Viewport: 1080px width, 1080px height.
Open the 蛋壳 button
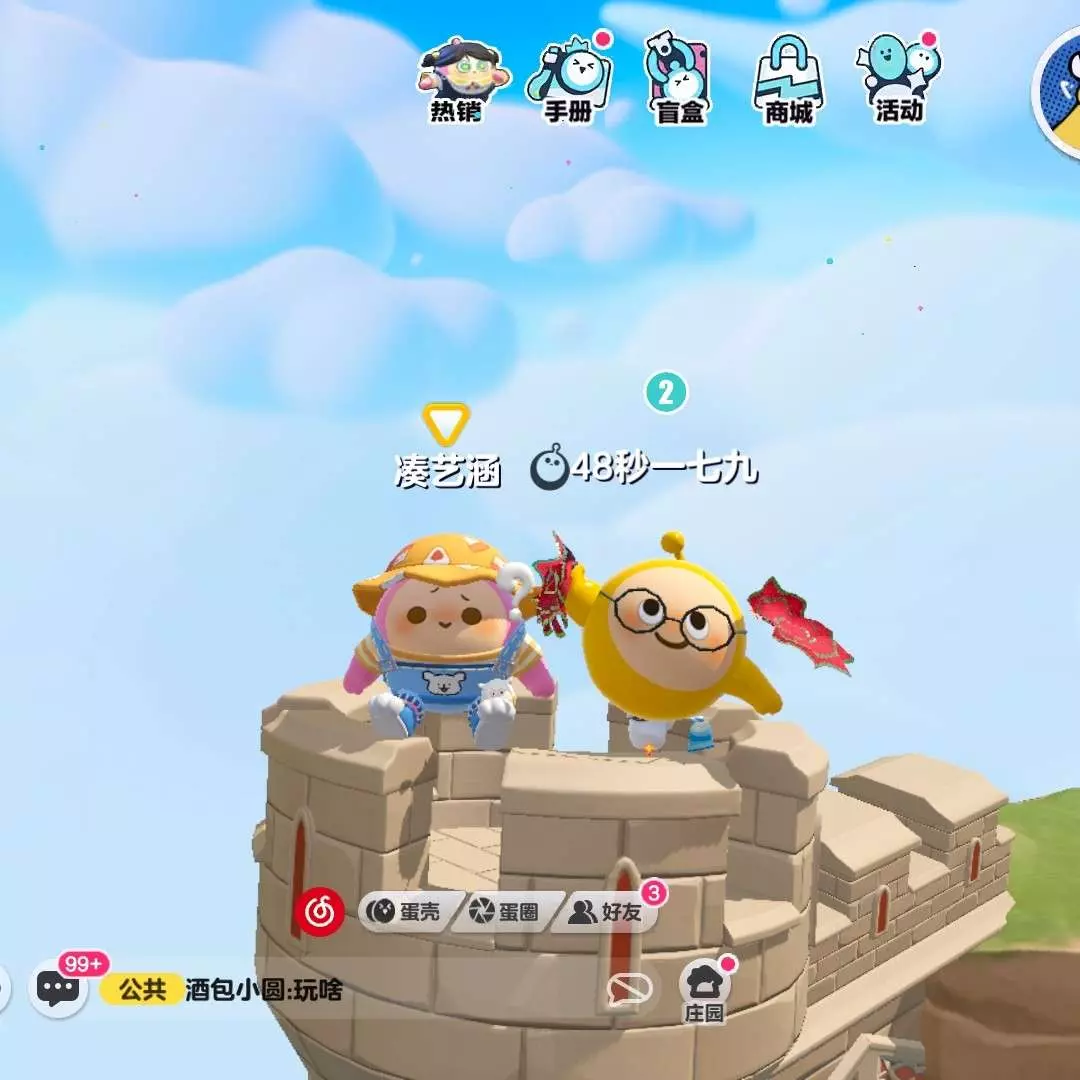(403, 911)
